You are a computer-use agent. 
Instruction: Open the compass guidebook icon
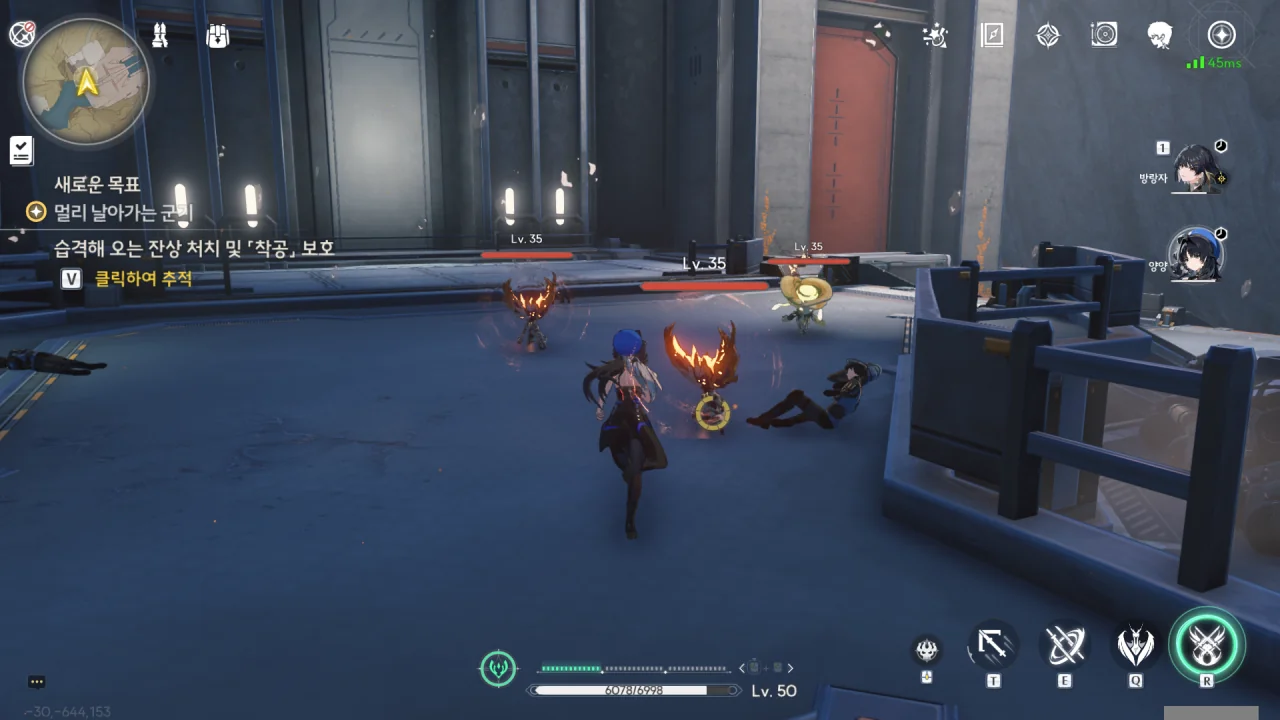point(991,36)
